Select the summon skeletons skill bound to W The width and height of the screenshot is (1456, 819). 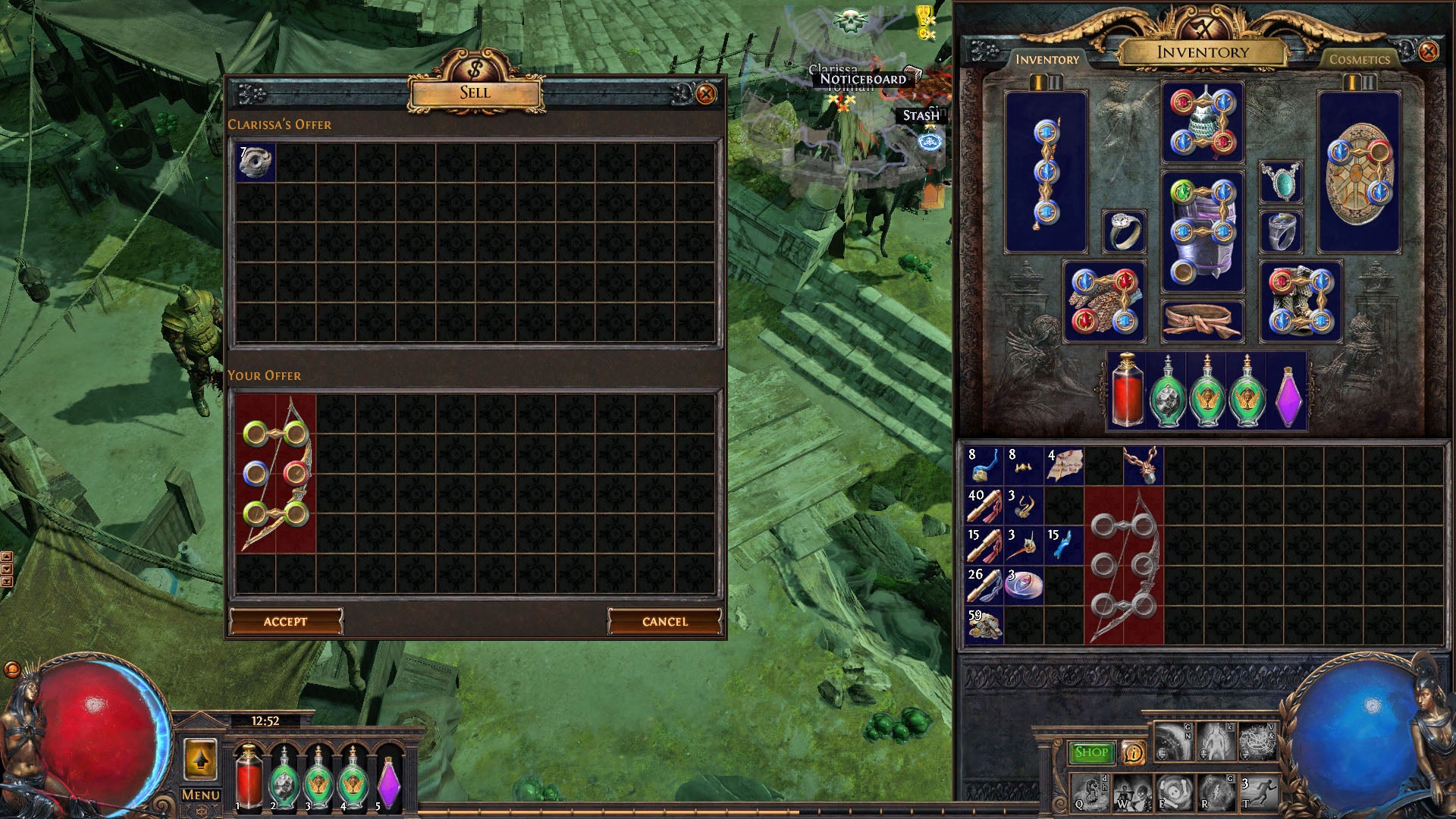coord(1133,795)
